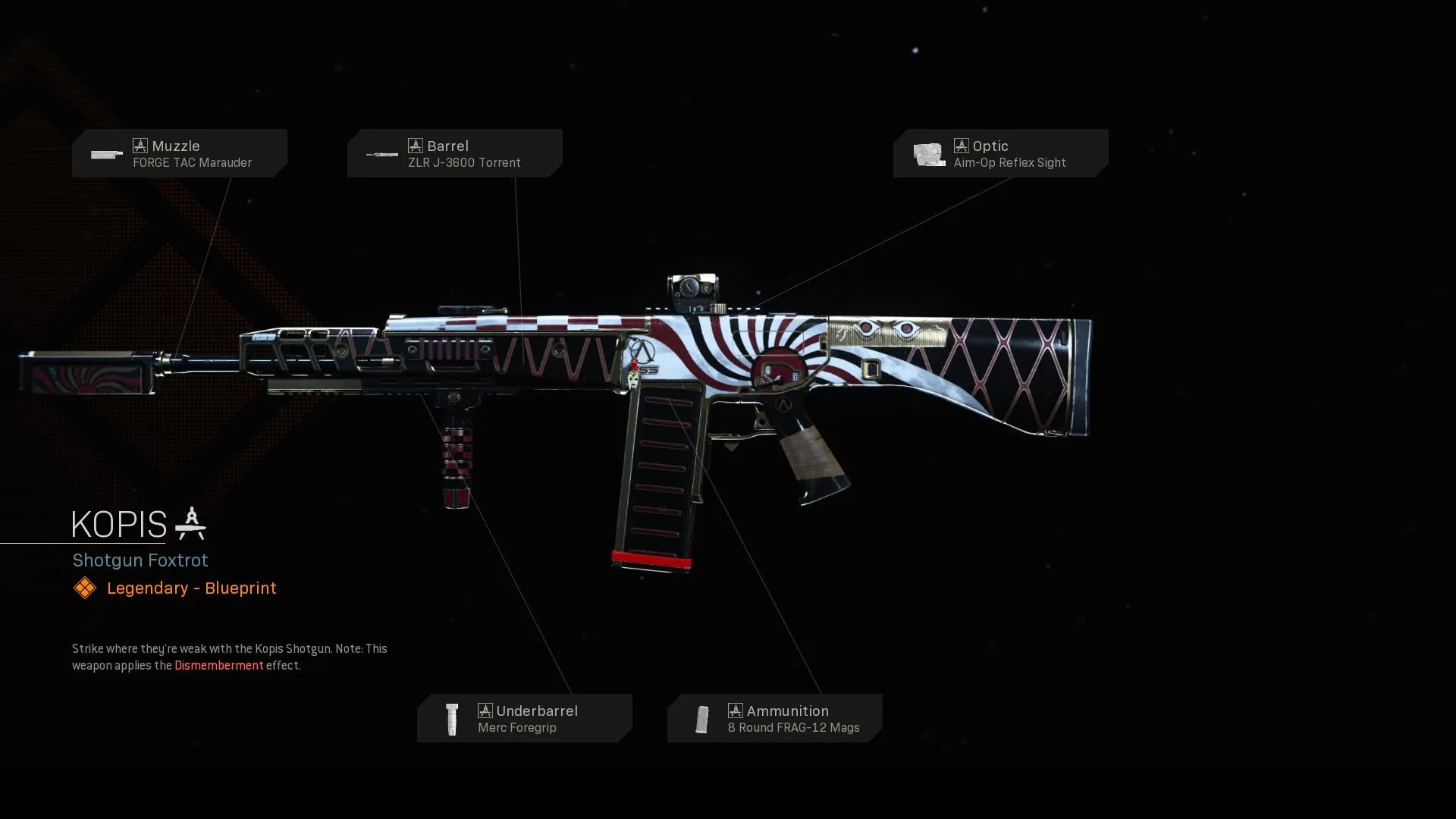
Task: Select the Ammunition 8 Round FRAG-12 Mags slot
Action: (x=774, y=718)
